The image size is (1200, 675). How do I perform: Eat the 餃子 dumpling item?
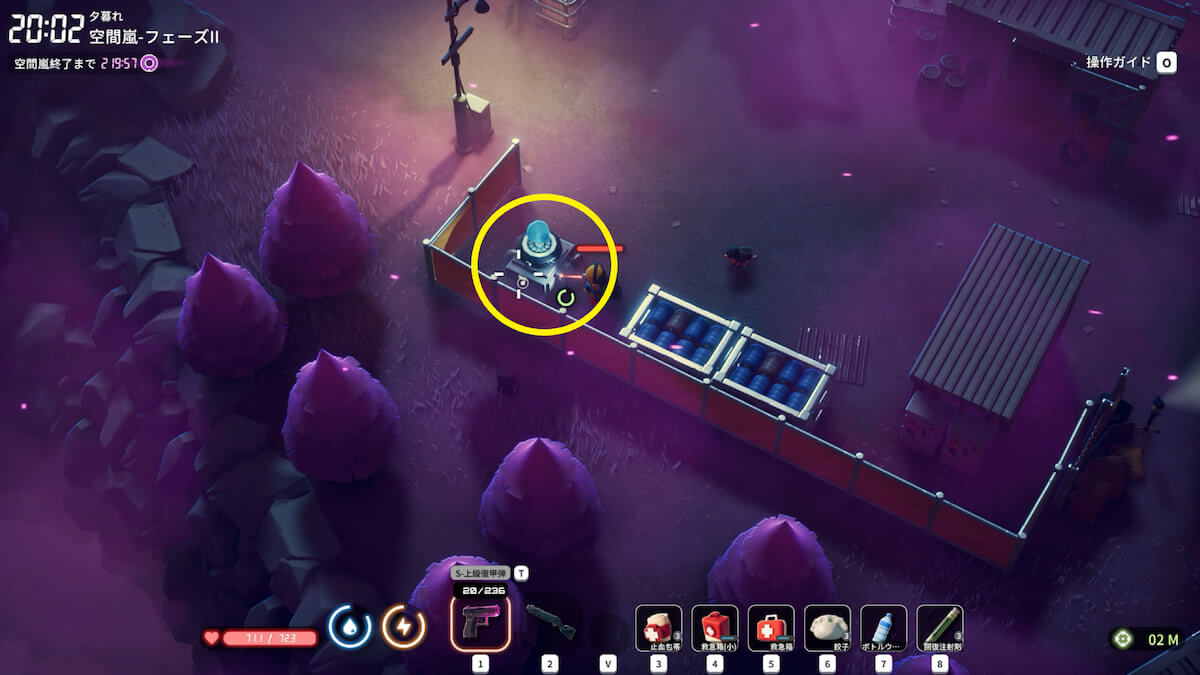click(x=827, y=628)
